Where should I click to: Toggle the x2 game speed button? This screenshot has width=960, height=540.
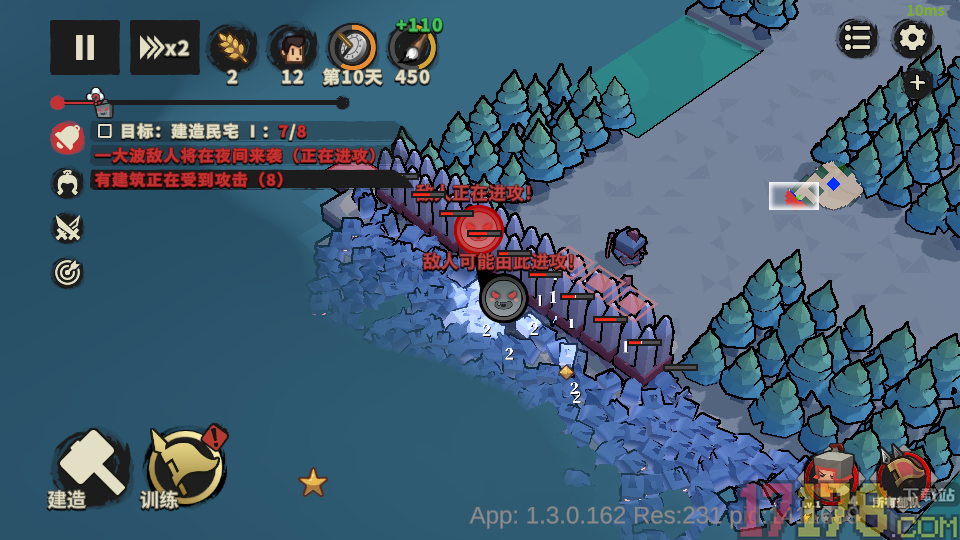tap(164, 47)
